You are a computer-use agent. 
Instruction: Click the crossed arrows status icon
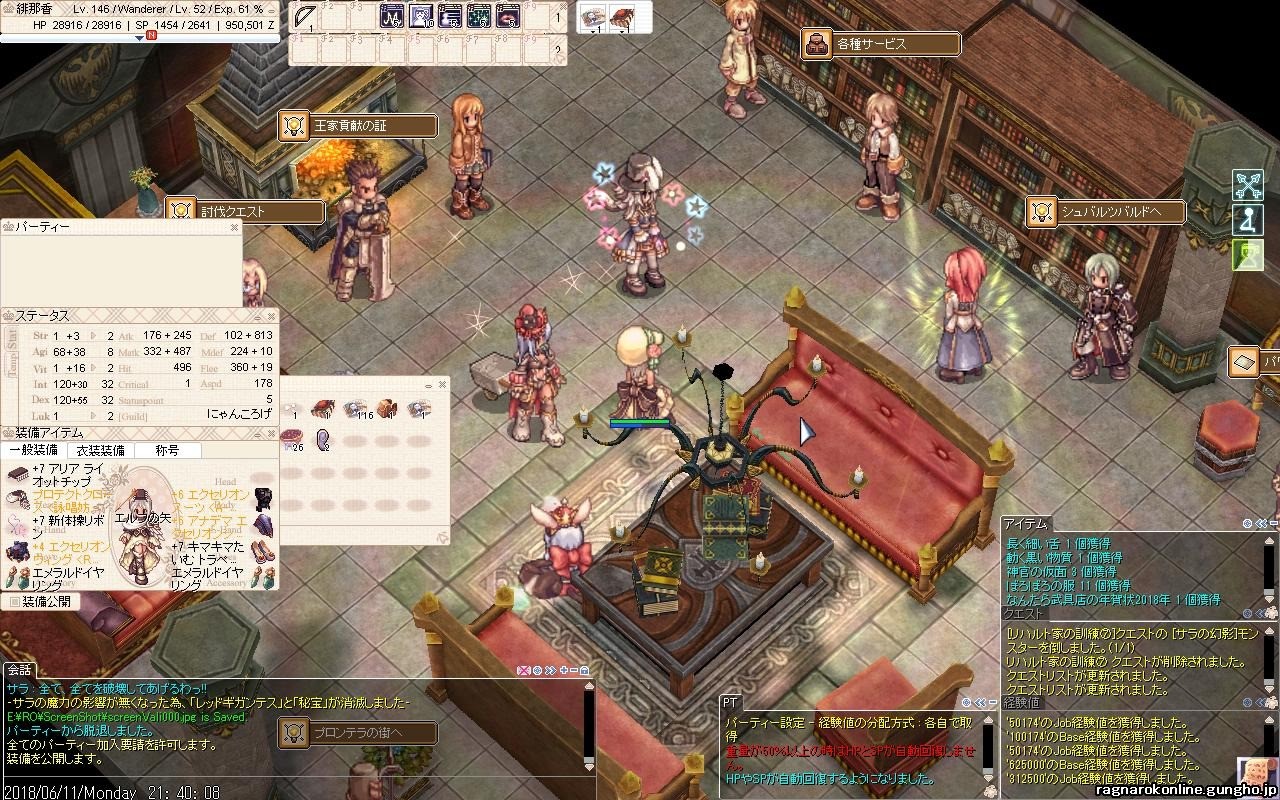pyautogui.click(x=1247, y=186)
